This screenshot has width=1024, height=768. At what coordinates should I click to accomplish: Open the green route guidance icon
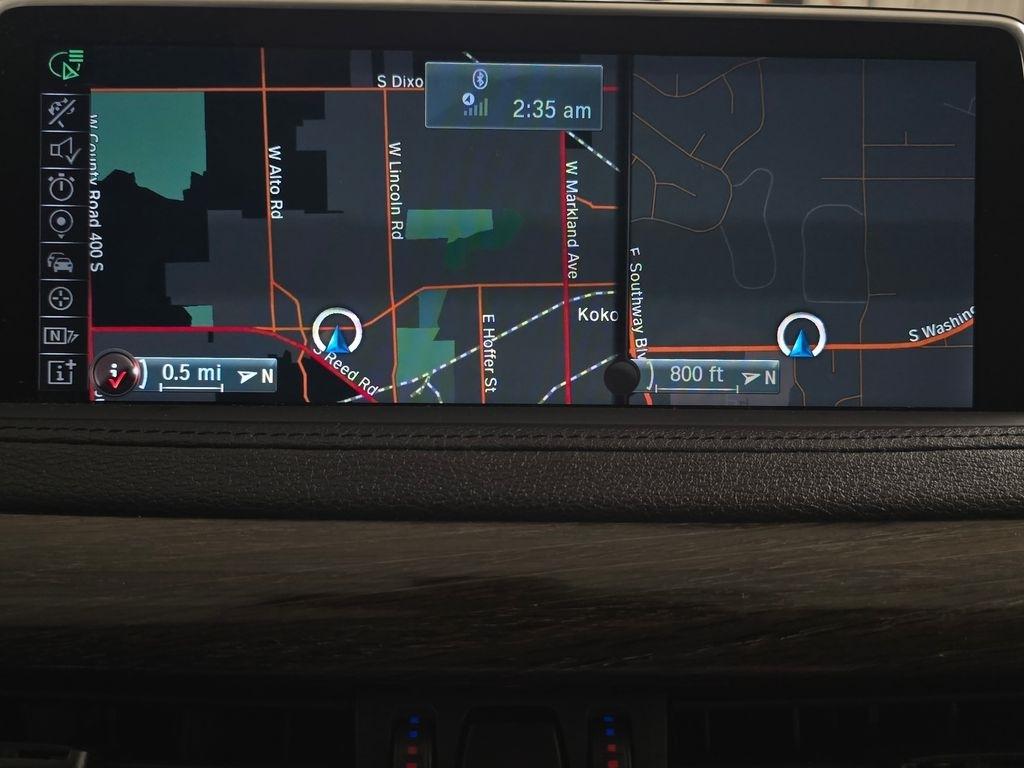tap(66, 66)
